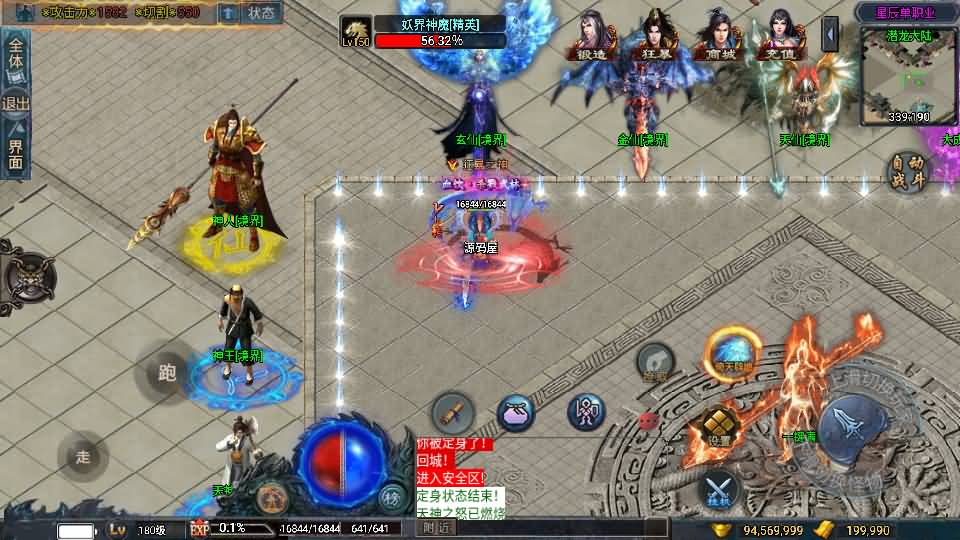Click the 妖界神魔 boss target icon
The width and height of the screenshot is (960, 540).
[x=356, y=31]
